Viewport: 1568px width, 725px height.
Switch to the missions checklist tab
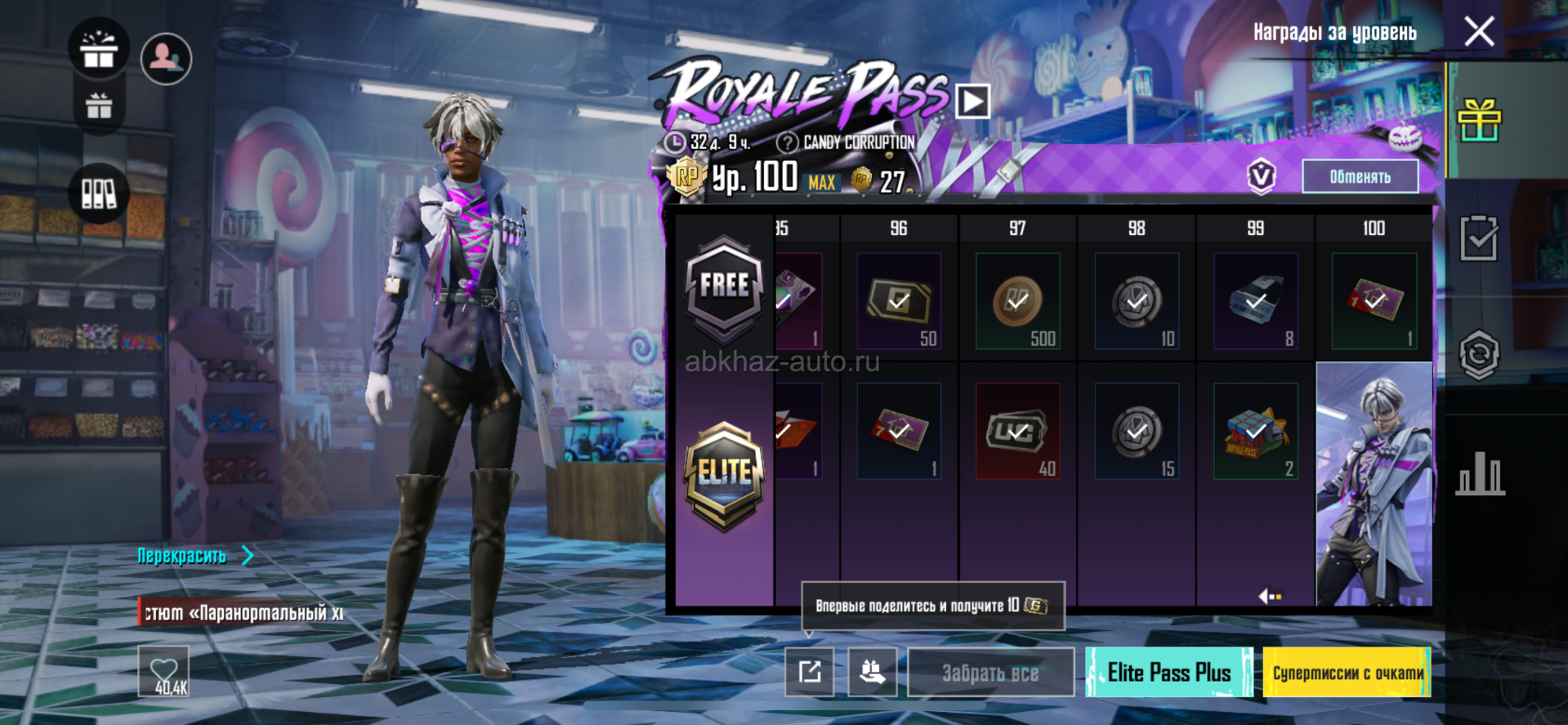tap(1479, 238)
